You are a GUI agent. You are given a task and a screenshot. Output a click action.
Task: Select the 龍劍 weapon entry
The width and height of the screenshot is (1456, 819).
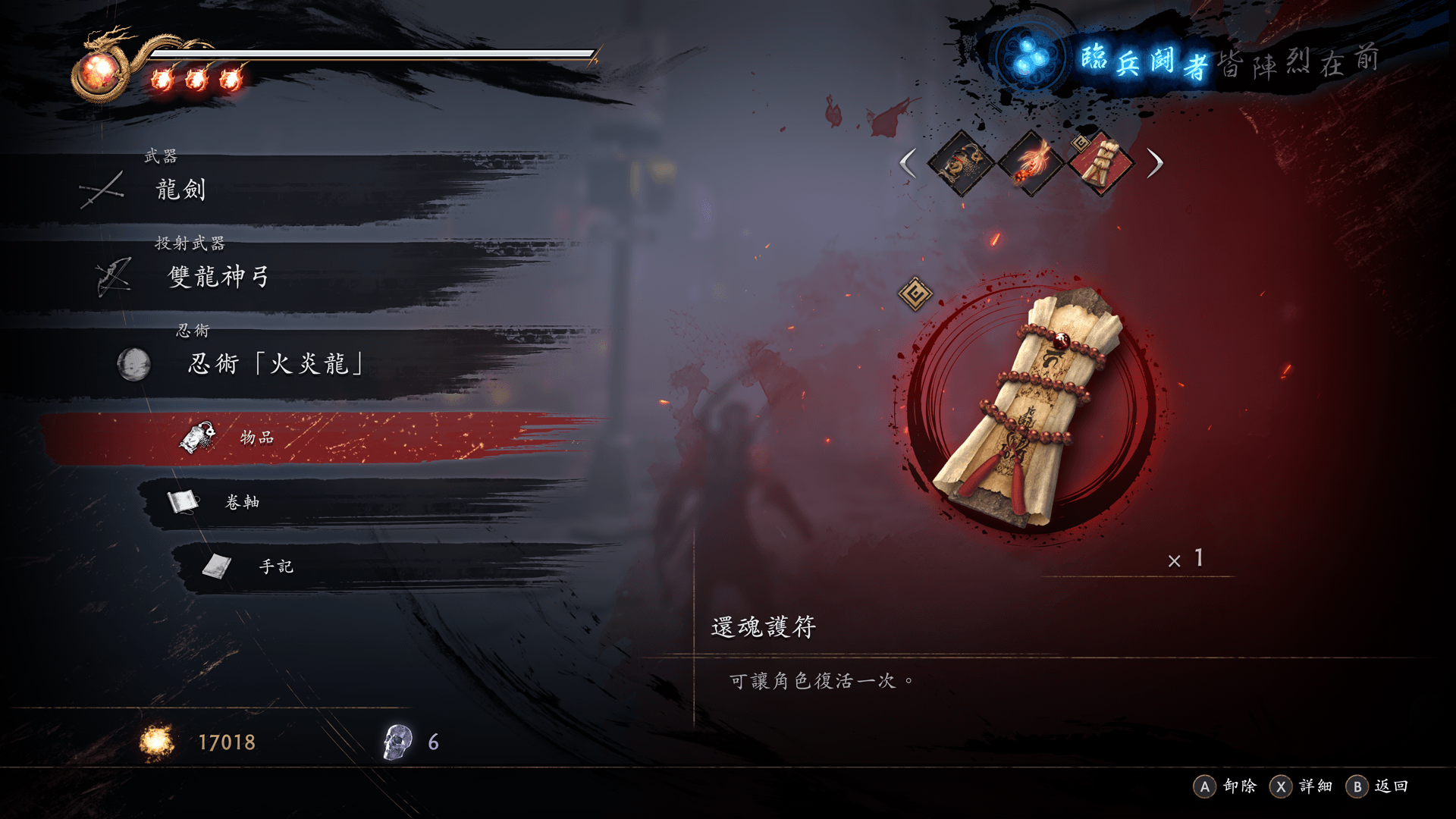(180, 190)
